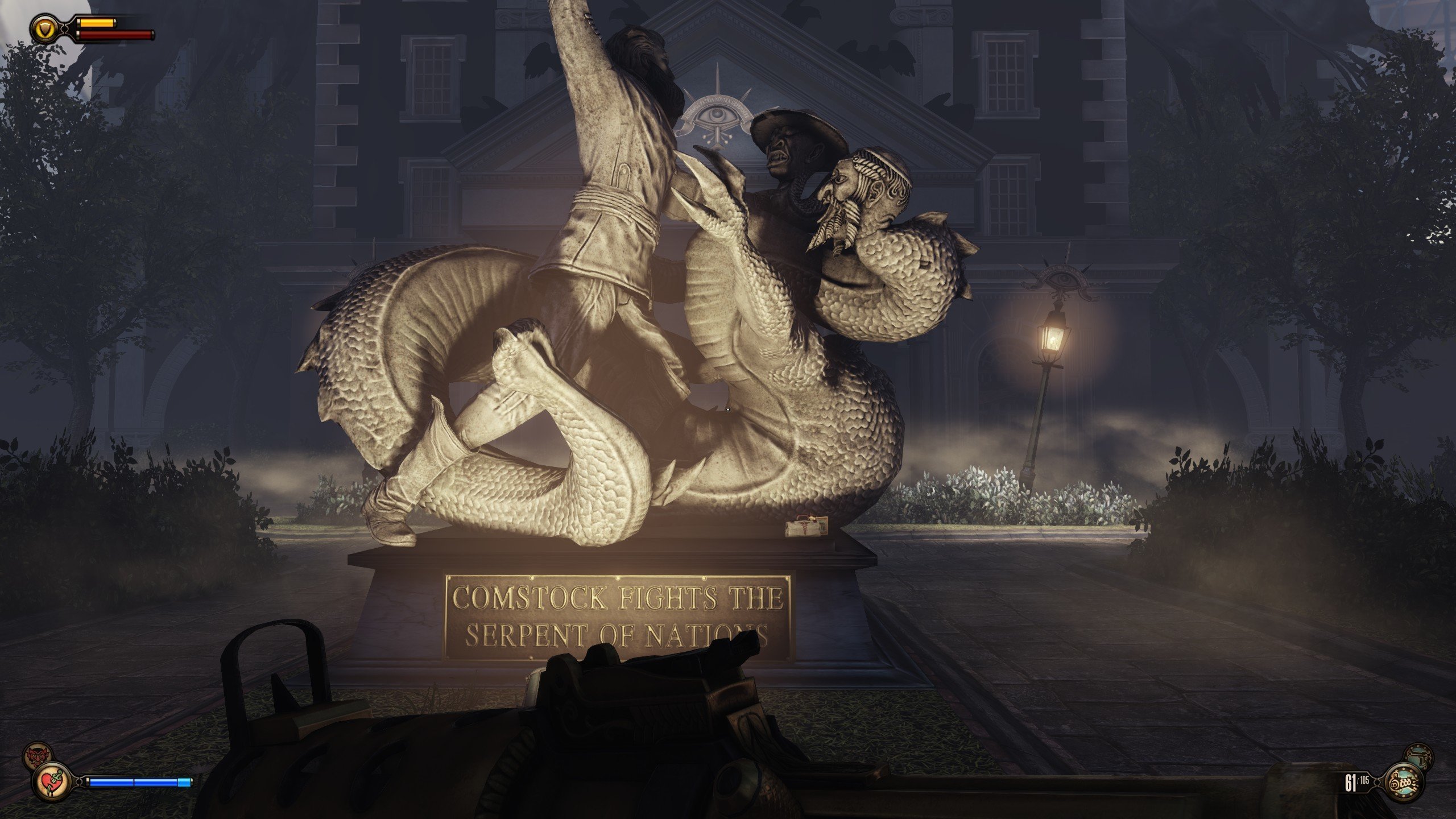Click the golden shield icon
Screen dimensions: 1456x819
(x=43, y=28)
